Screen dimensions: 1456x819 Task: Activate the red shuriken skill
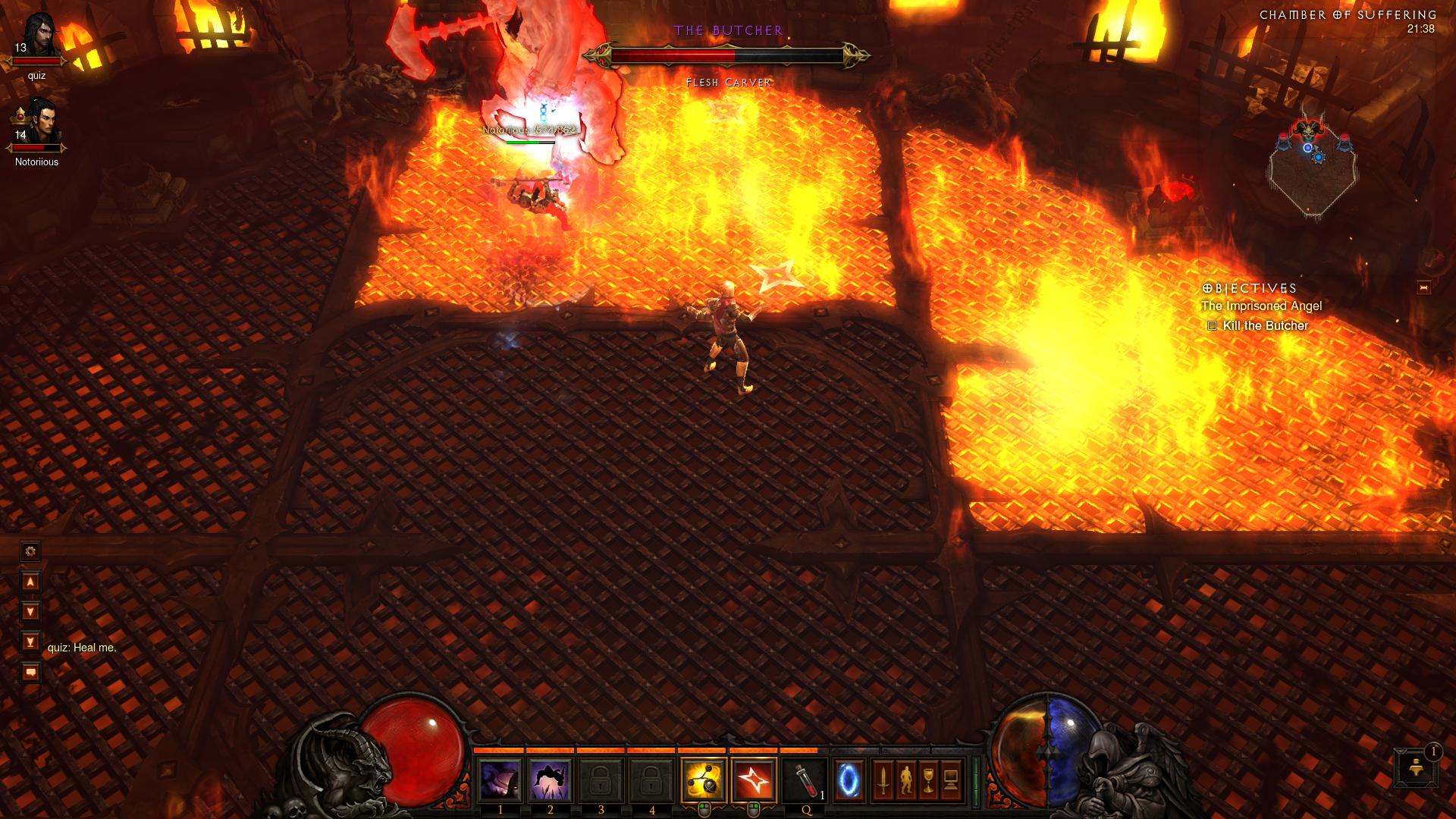(755, 780)
